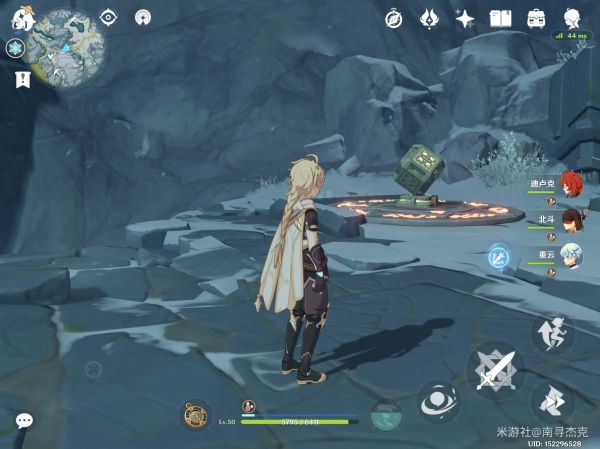Viewport: 600px width, 449px height.
Task: Open the Paimon main menu
Action: tap(22, 18)
